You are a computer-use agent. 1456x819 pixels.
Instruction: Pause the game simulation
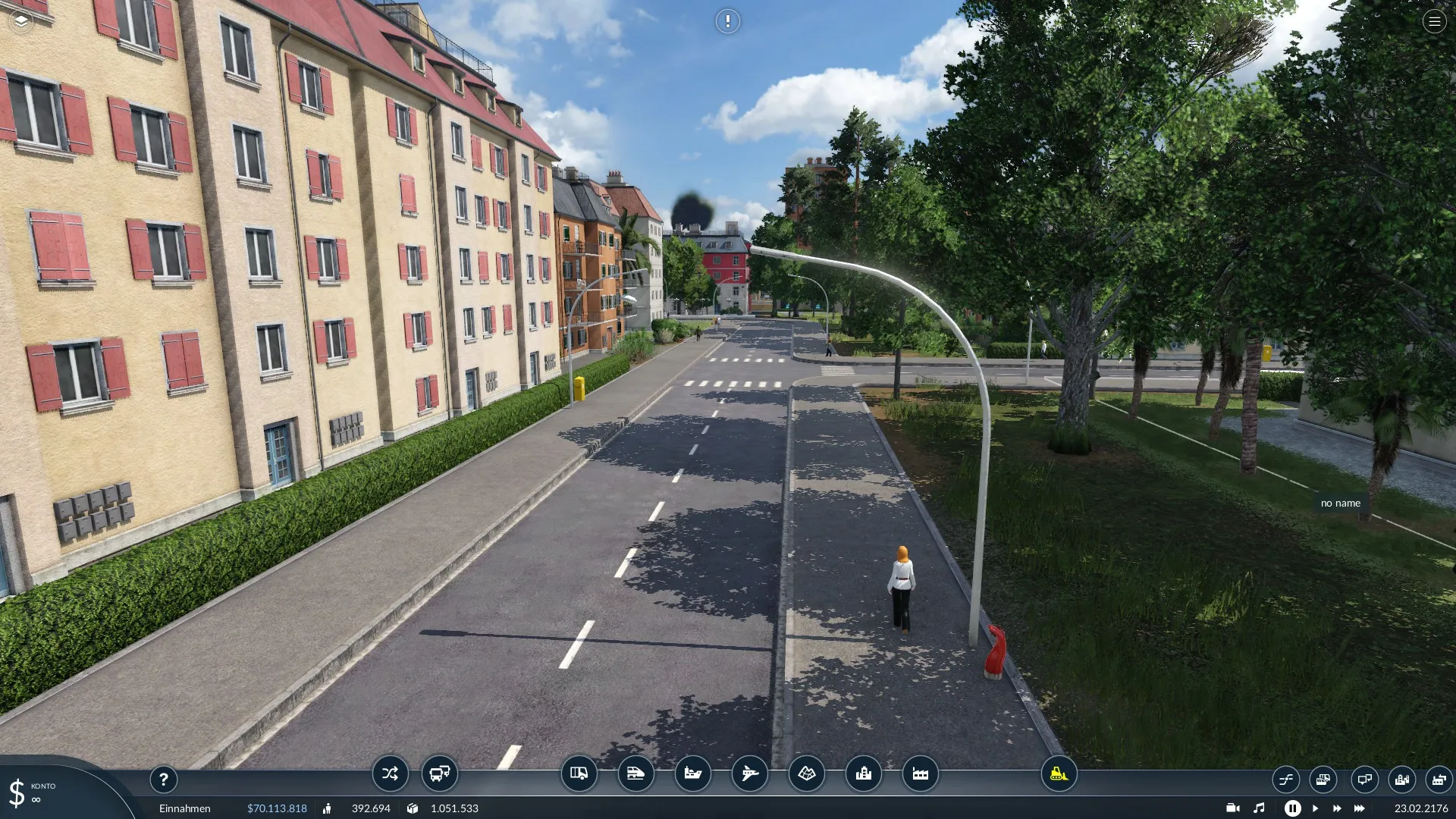click(x=1292, y=808)
